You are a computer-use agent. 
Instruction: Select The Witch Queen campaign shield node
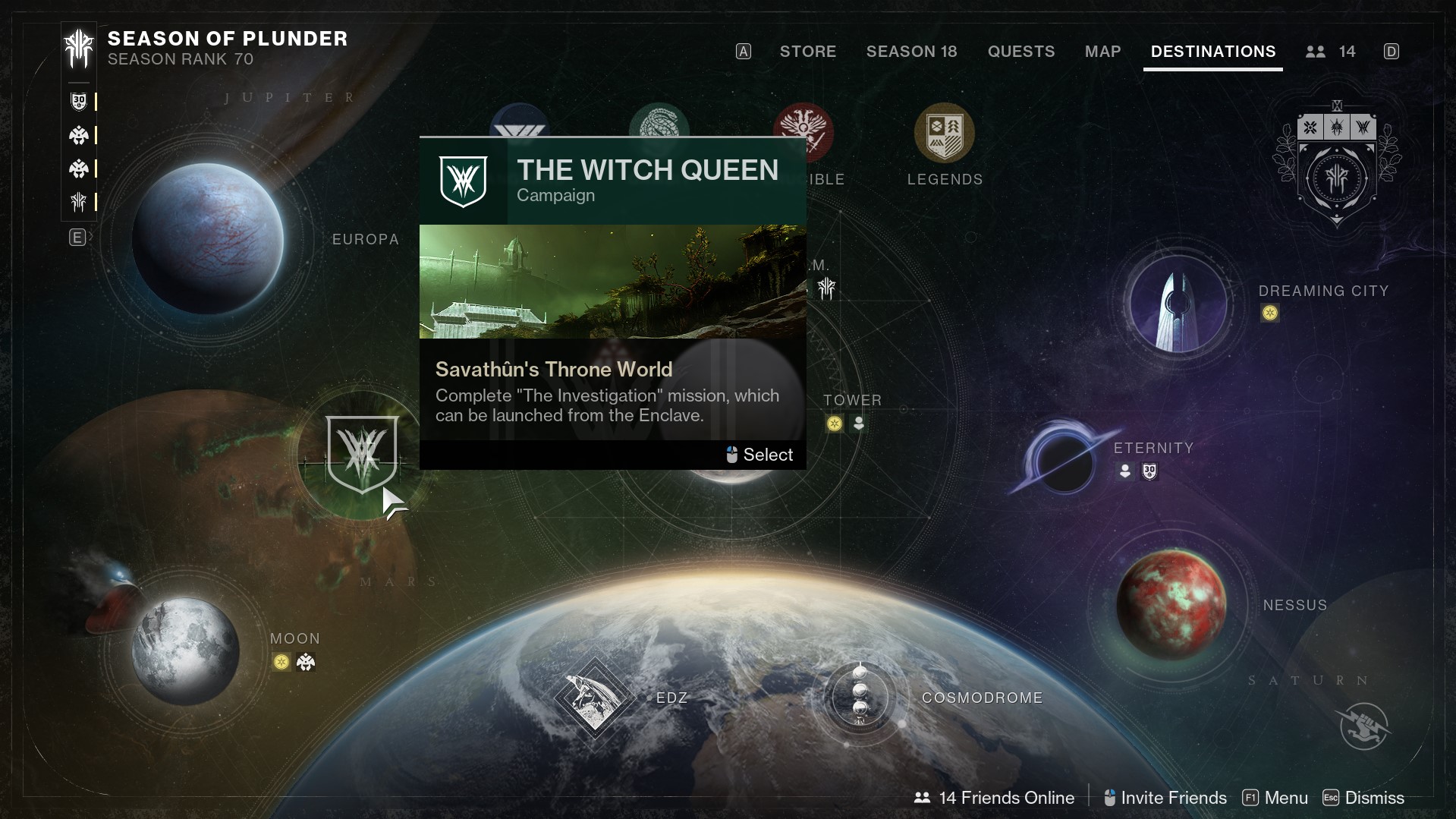(x=362, y=453)
